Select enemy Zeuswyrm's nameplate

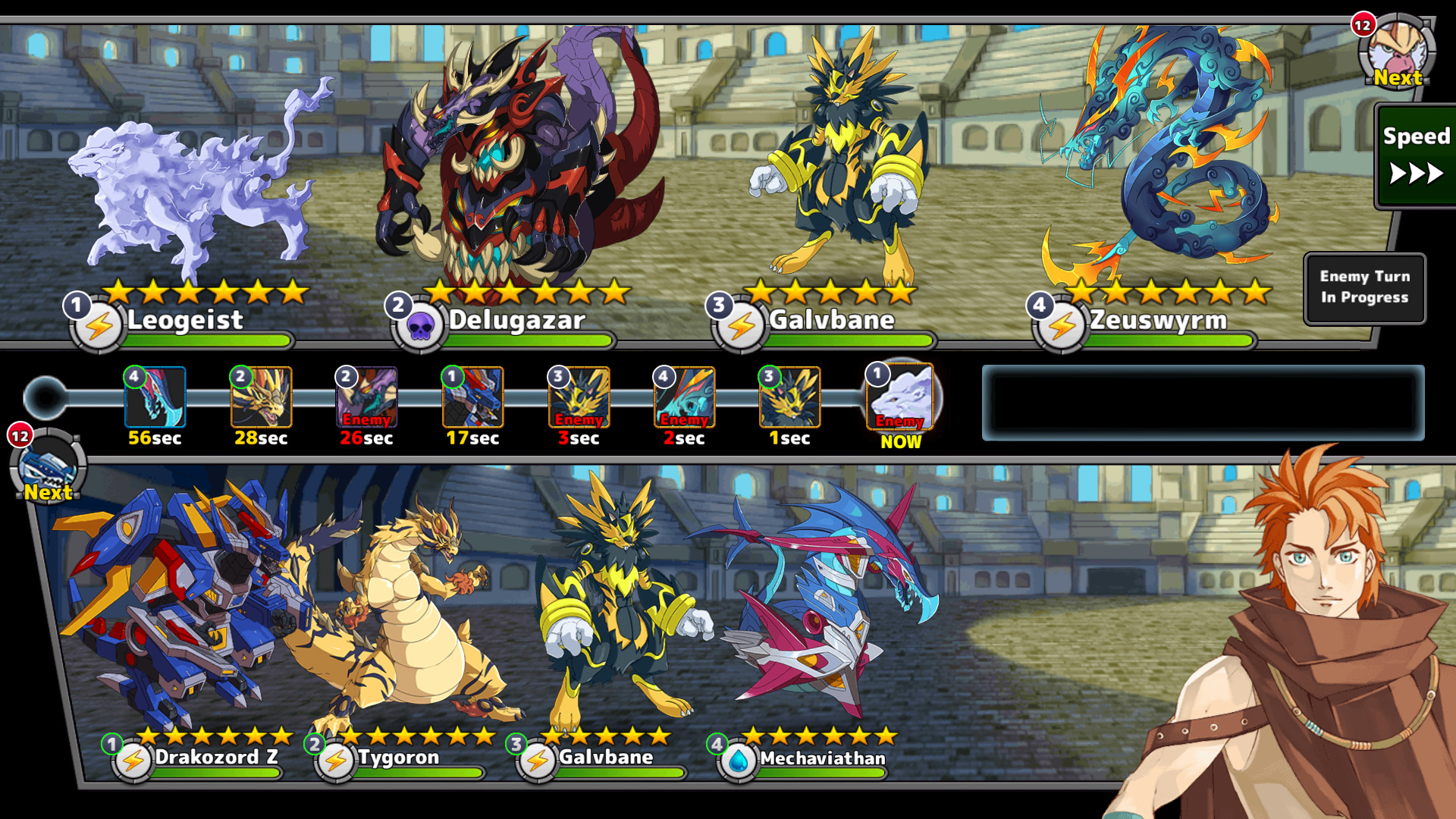1157,321
